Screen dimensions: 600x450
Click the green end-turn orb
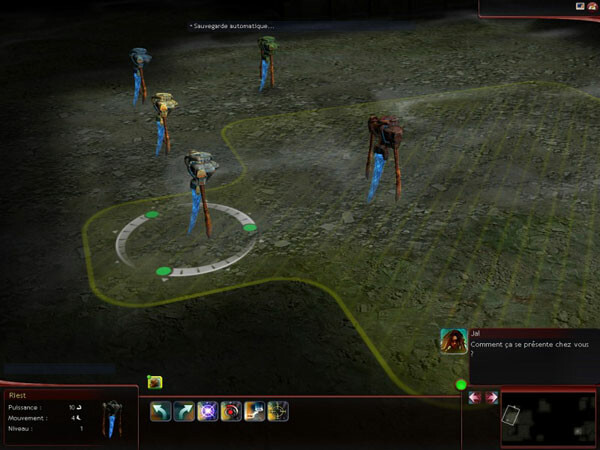coord(461,384)
